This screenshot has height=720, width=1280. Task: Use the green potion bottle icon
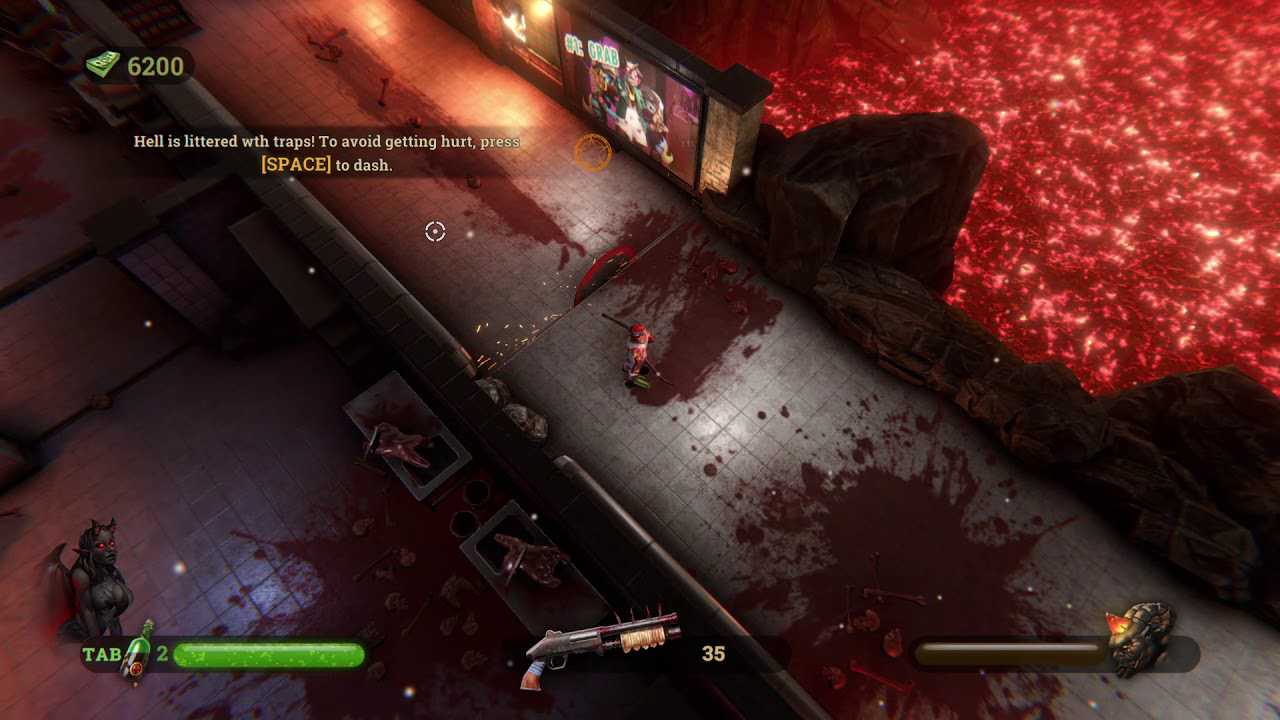[x=141, y=652]
